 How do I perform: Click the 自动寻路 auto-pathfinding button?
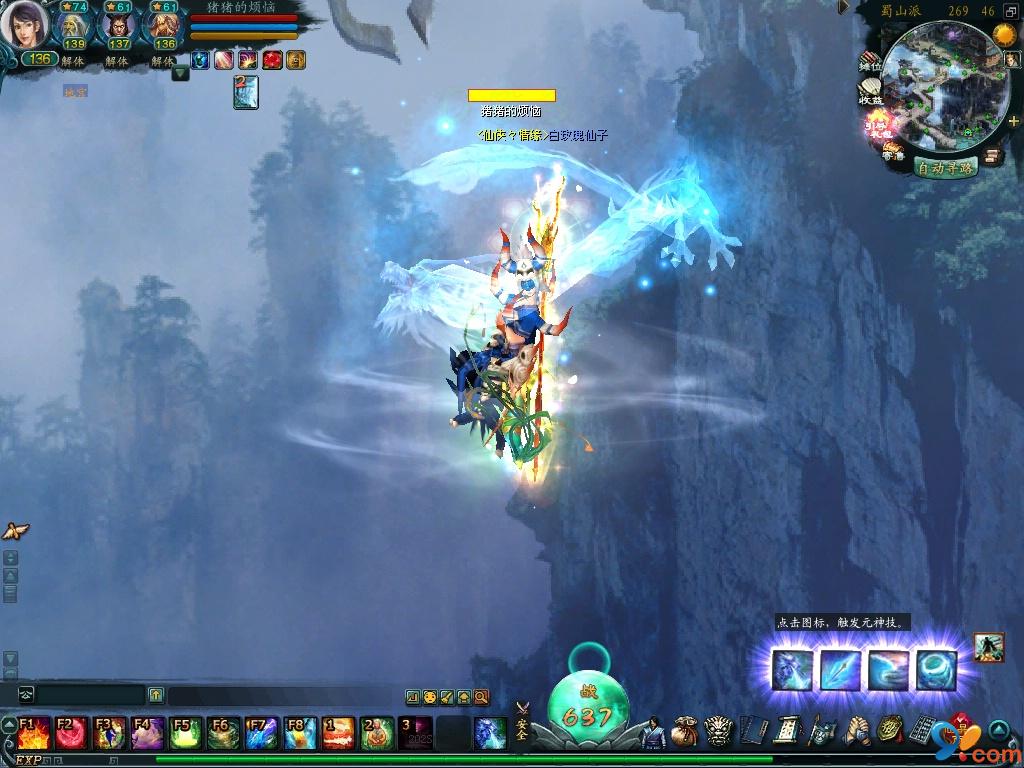pyautogui.click(x=946, y=168)
